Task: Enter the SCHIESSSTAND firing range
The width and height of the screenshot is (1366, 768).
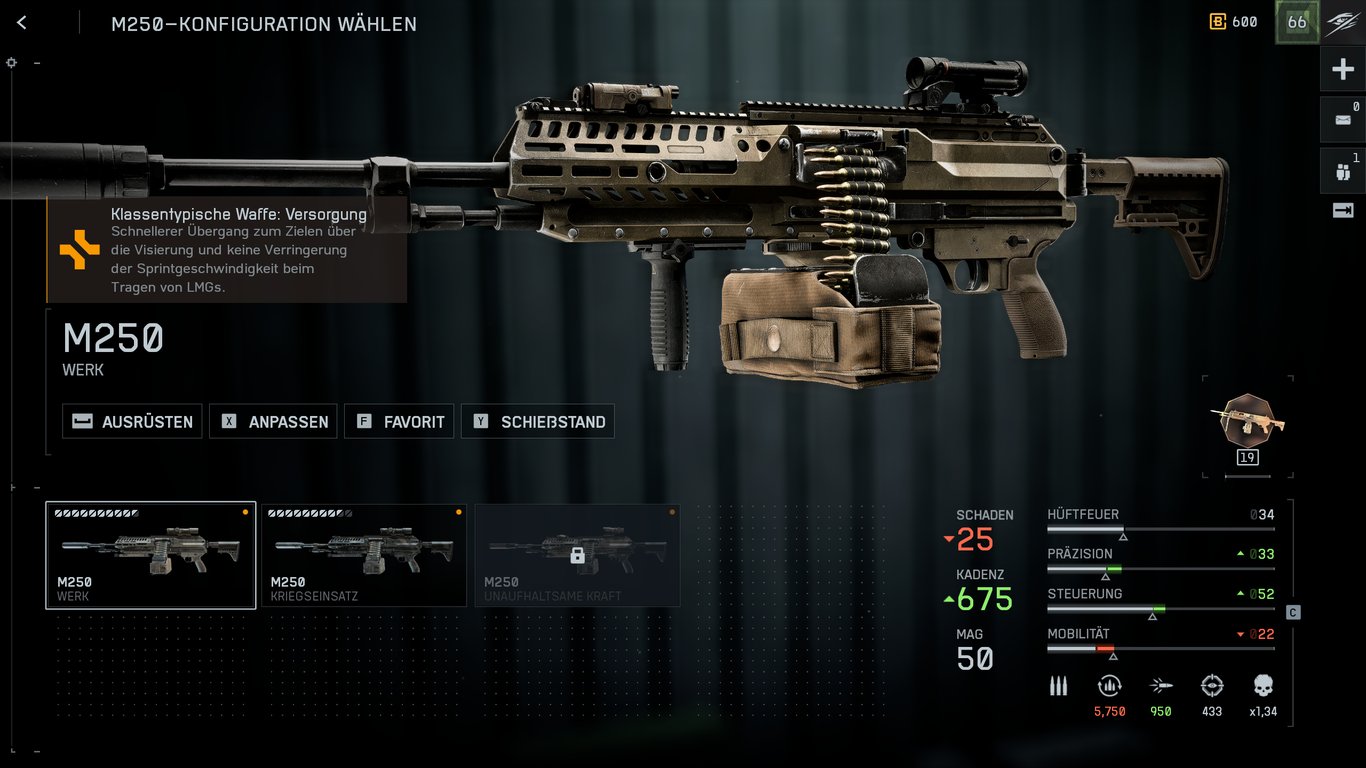Action: coord(538,421)
